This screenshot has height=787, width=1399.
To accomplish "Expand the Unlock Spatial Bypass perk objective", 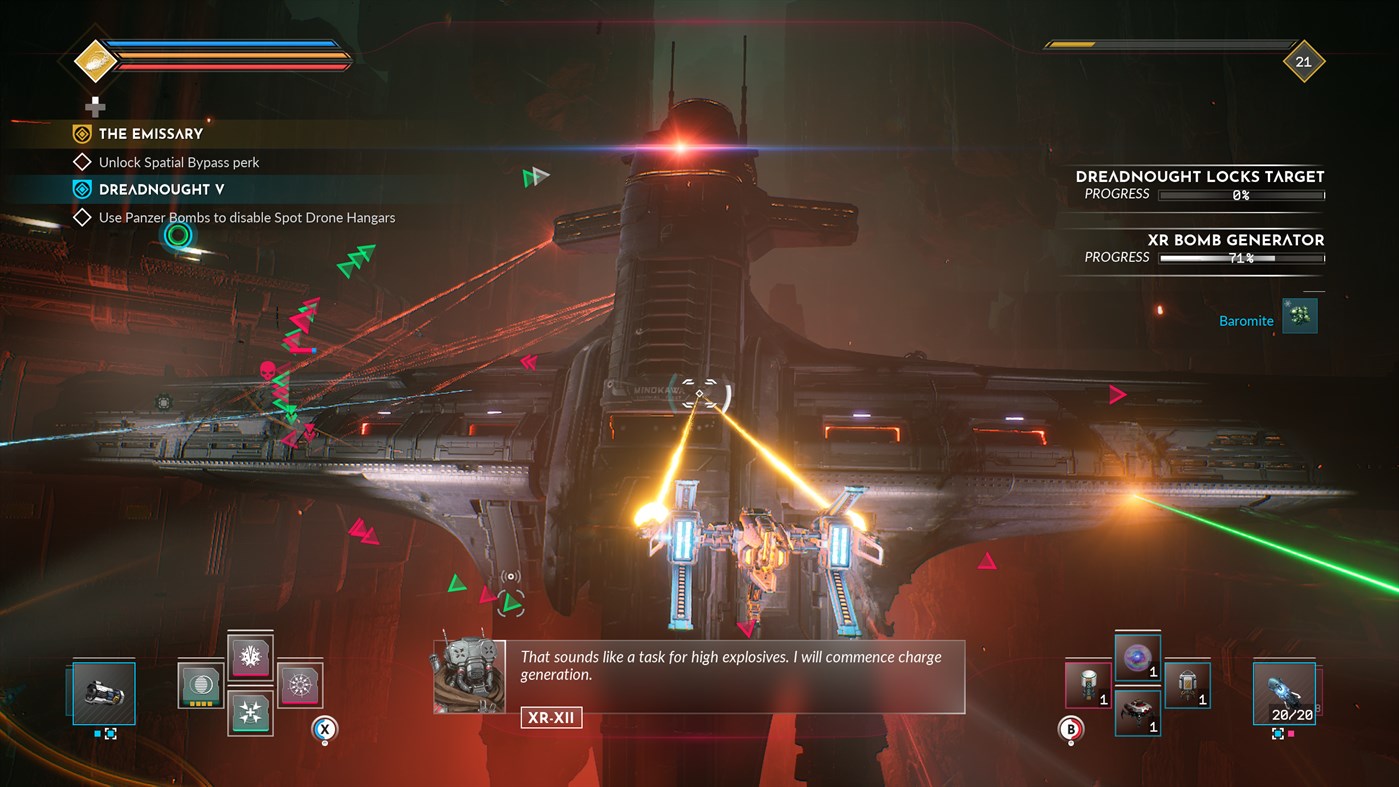I will tap(180, 161).
